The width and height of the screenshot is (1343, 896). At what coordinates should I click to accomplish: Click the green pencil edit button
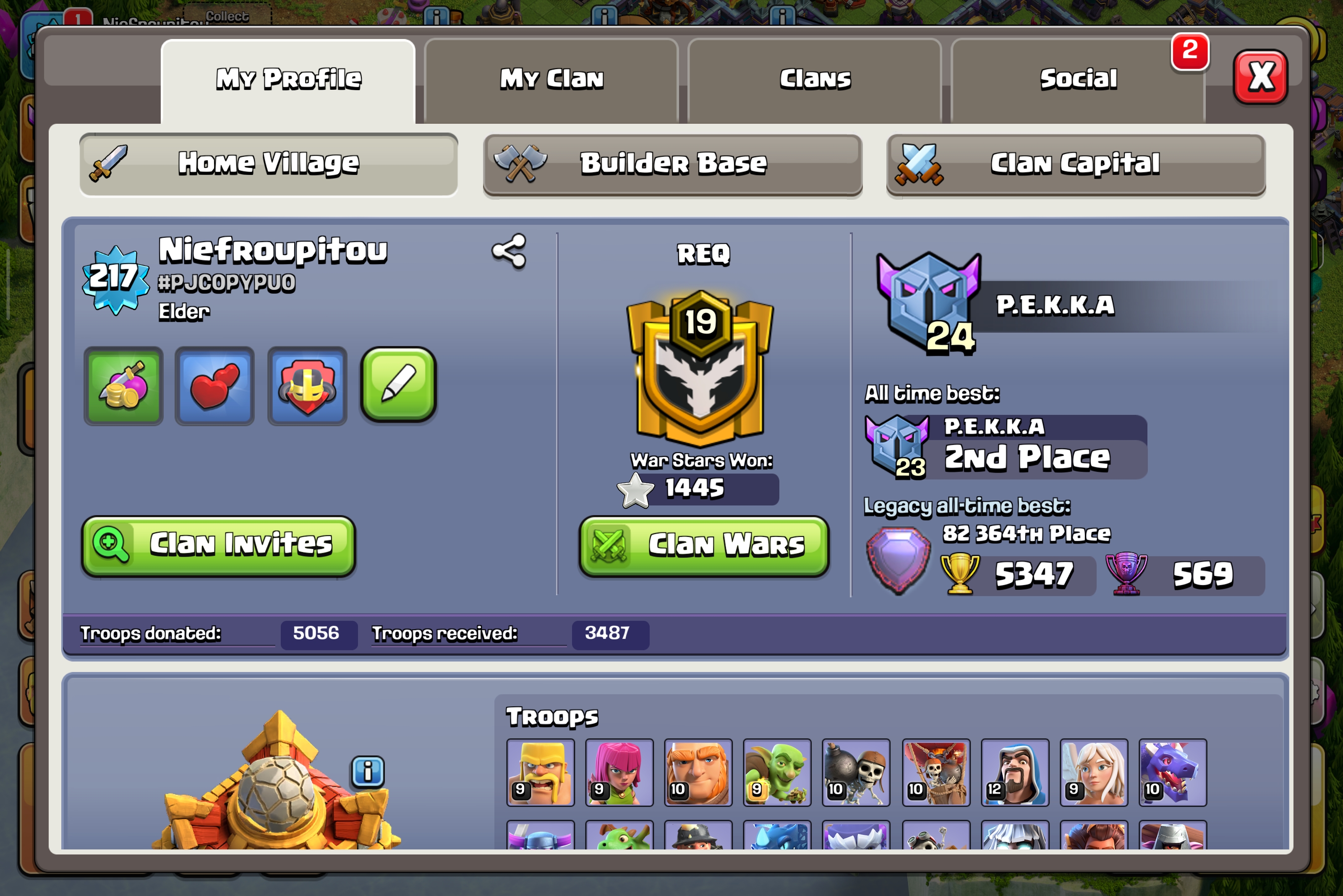398,385
